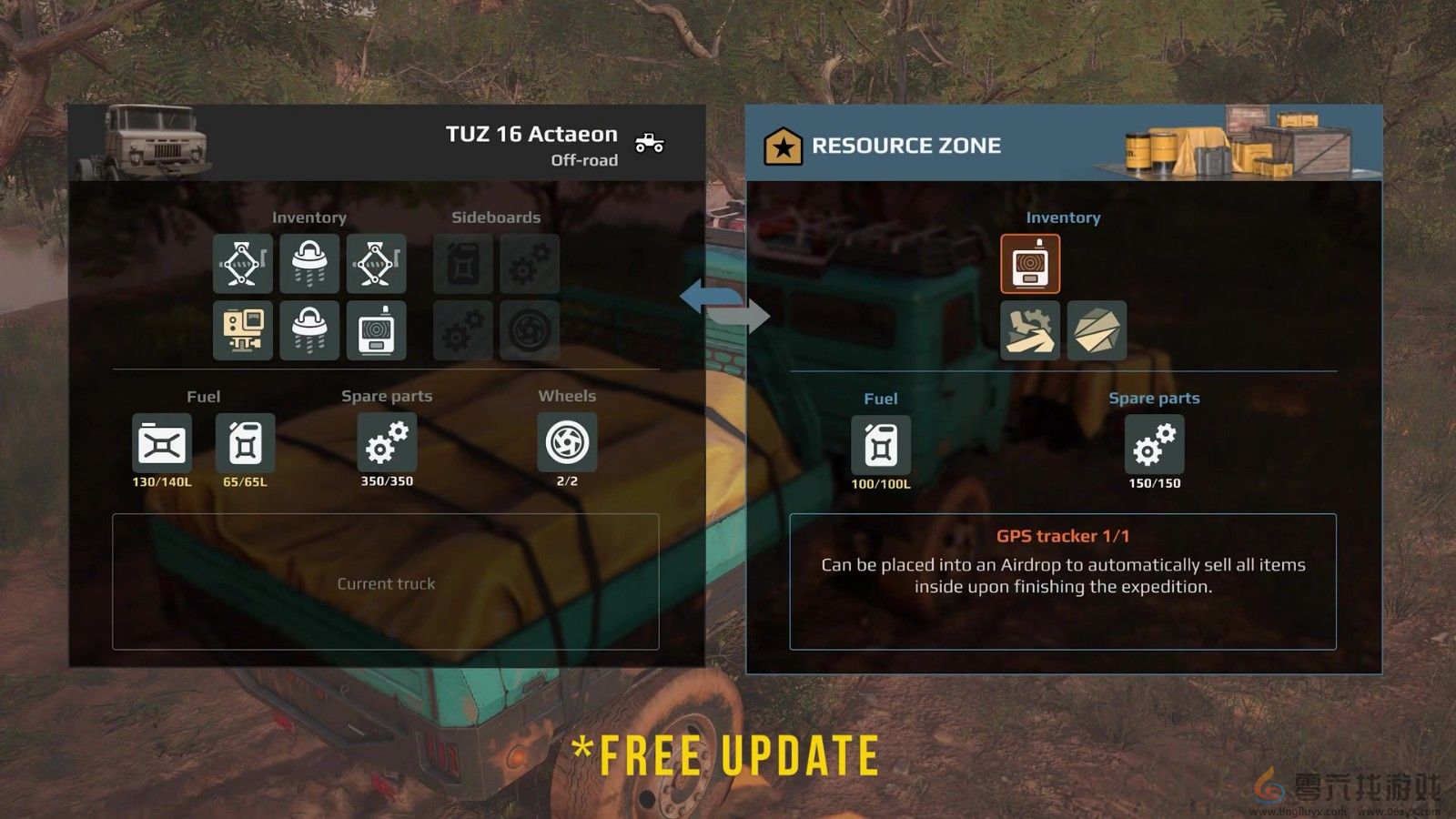
Task: Select the highlighted GPS tracker in Resource Zone
Action: pyautogui.click(x=1030, y=264)
